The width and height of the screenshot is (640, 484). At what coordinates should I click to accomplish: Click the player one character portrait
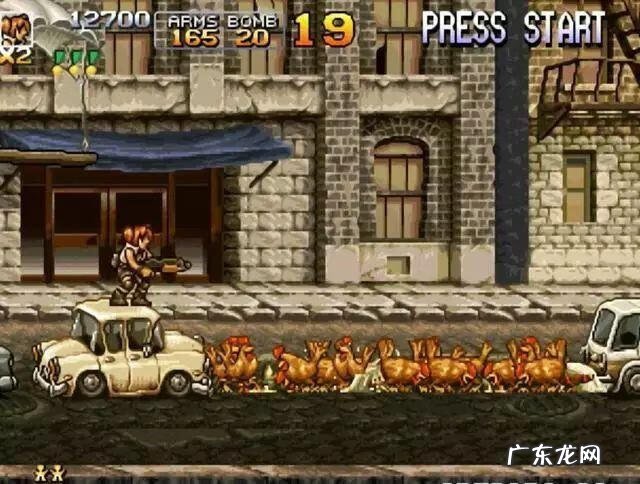[x=16, y=30]
